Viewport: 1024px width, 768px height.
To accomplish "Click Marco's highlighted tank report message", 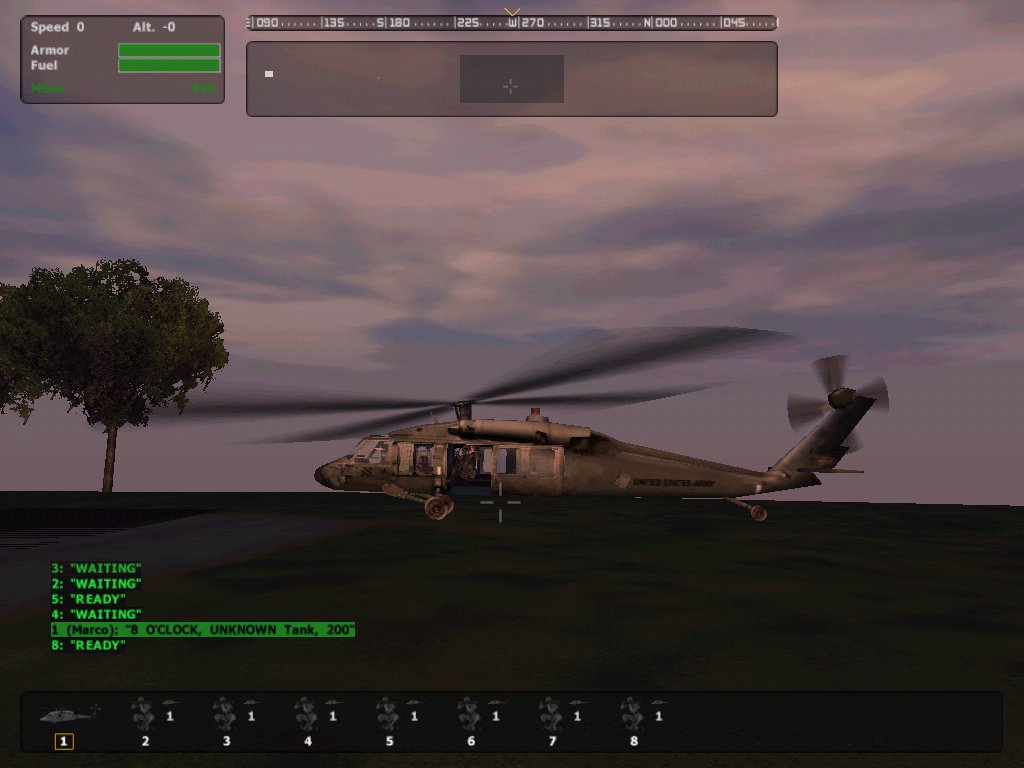I will (203, 630).
